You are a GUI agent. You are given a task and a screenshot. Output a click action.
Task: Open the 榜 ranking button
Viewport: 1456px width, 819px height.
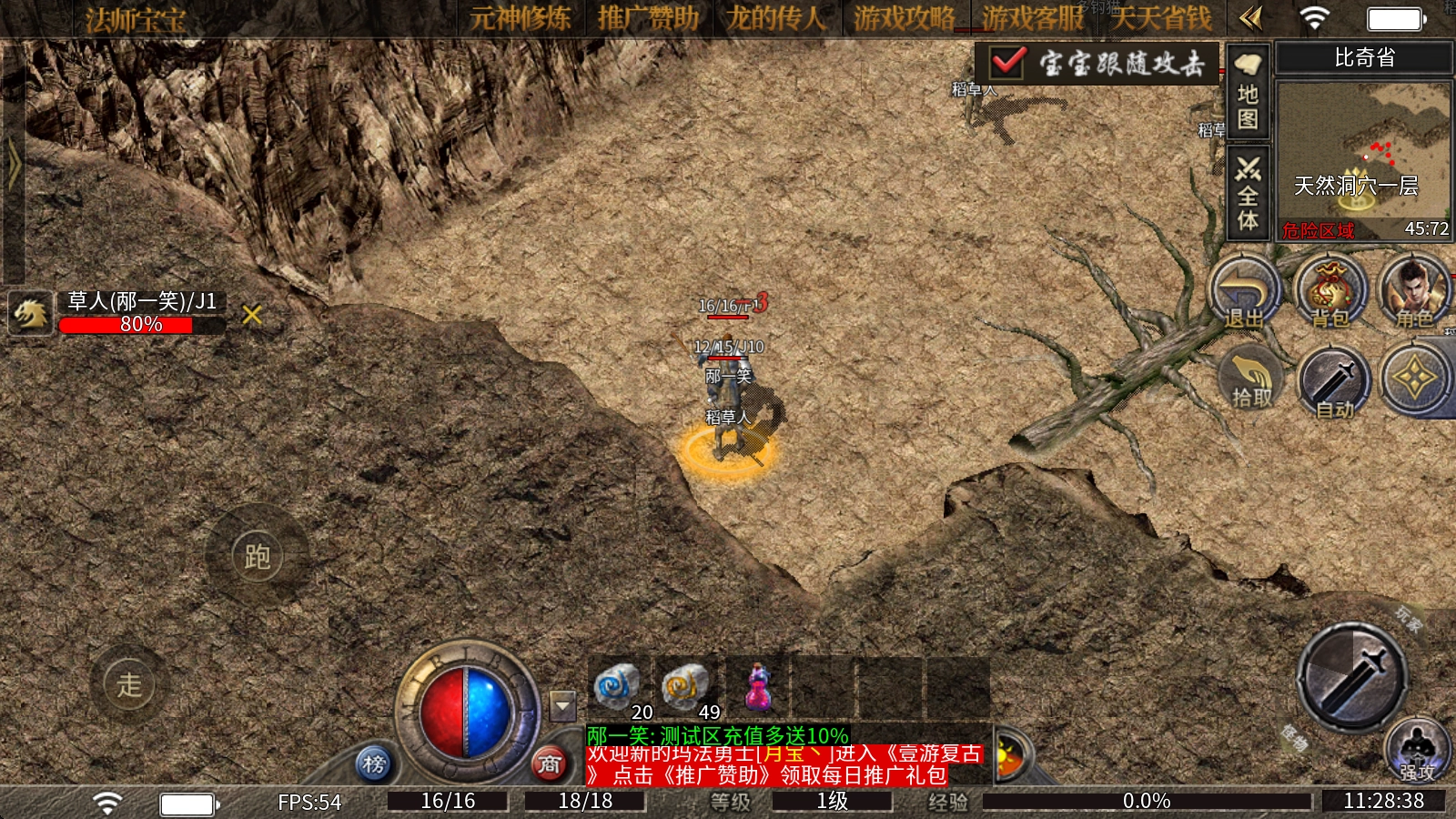374,763
